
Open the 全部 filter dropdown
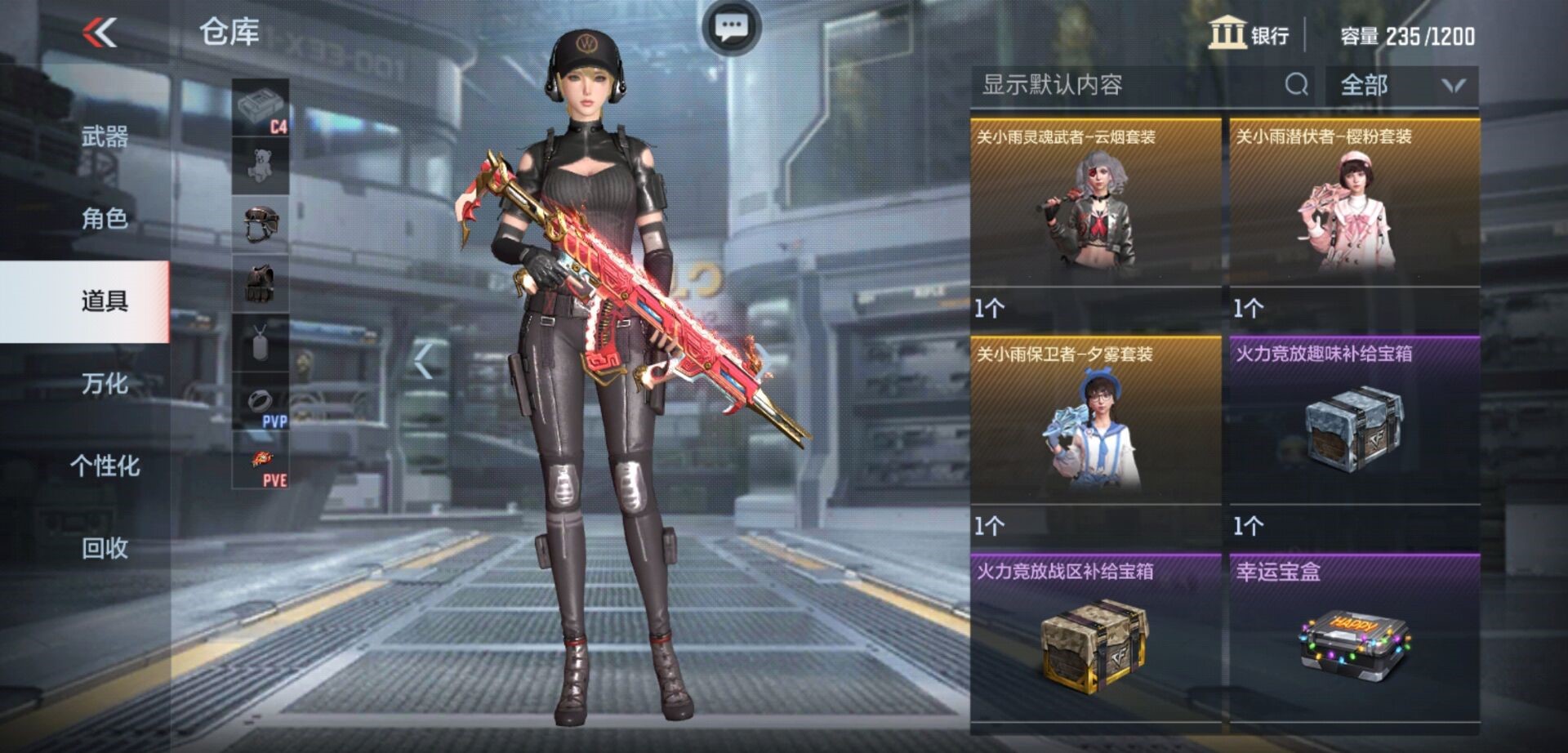pos(1401,85)
